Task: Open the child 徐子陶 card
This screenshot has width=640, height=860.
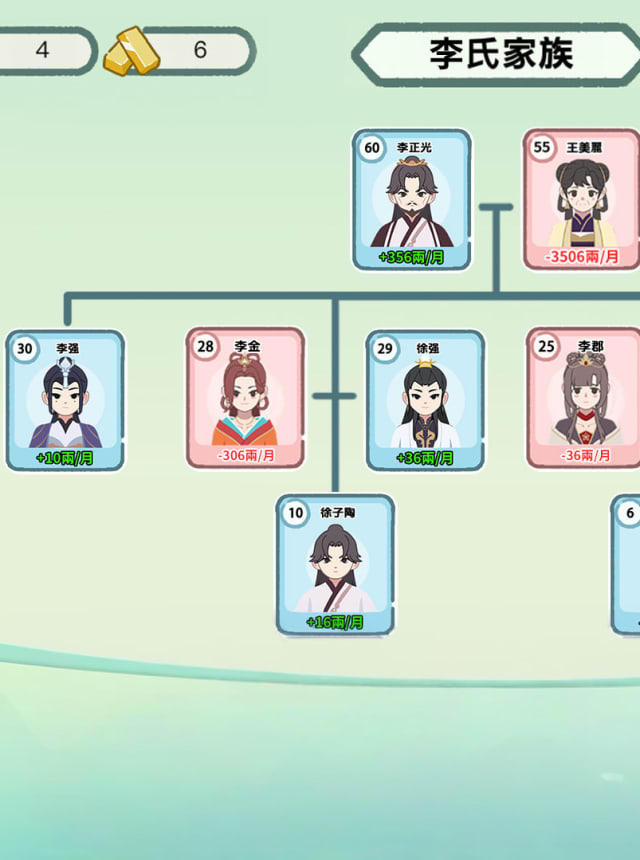Action: click(x=335, y=565)
